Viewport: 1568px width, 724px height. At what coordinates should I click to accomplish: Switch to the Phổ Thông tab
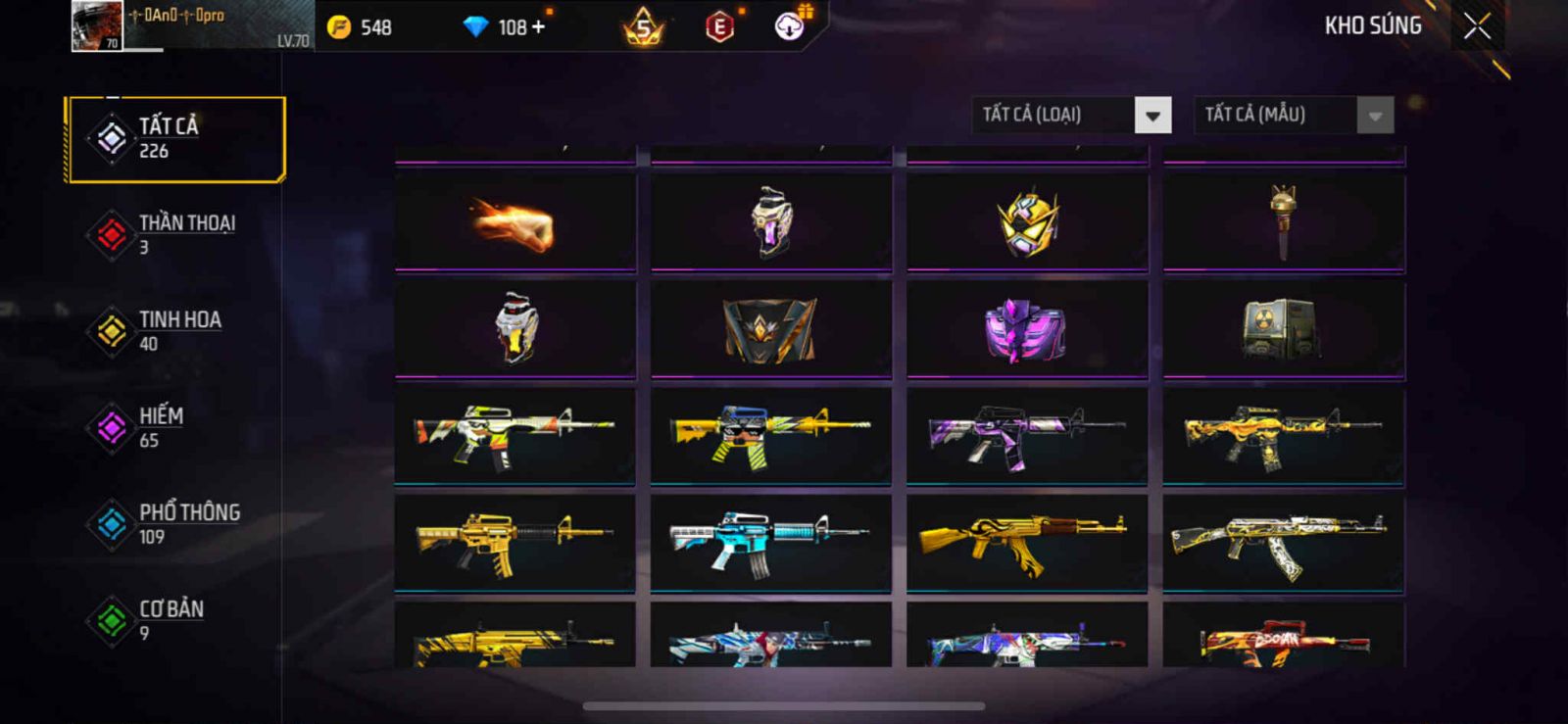click(175, 524)
